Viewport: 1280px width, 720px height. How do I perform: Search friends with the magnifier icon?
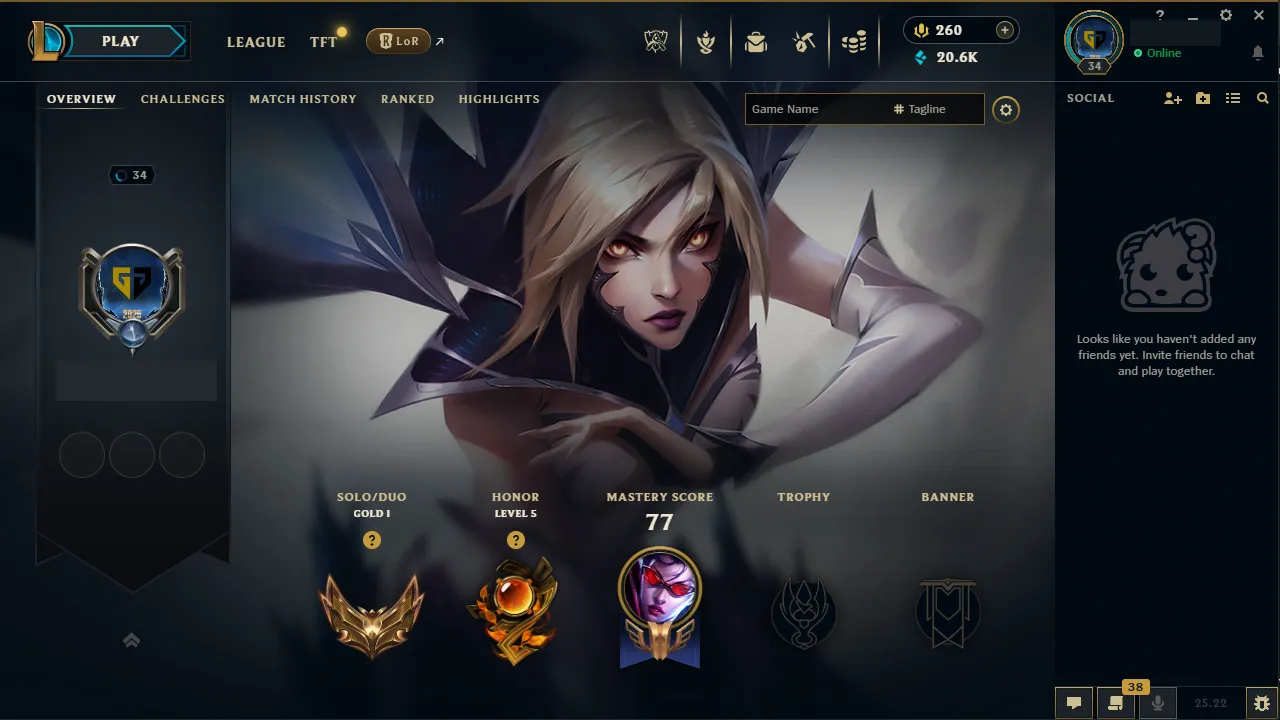coord(1262,98)
